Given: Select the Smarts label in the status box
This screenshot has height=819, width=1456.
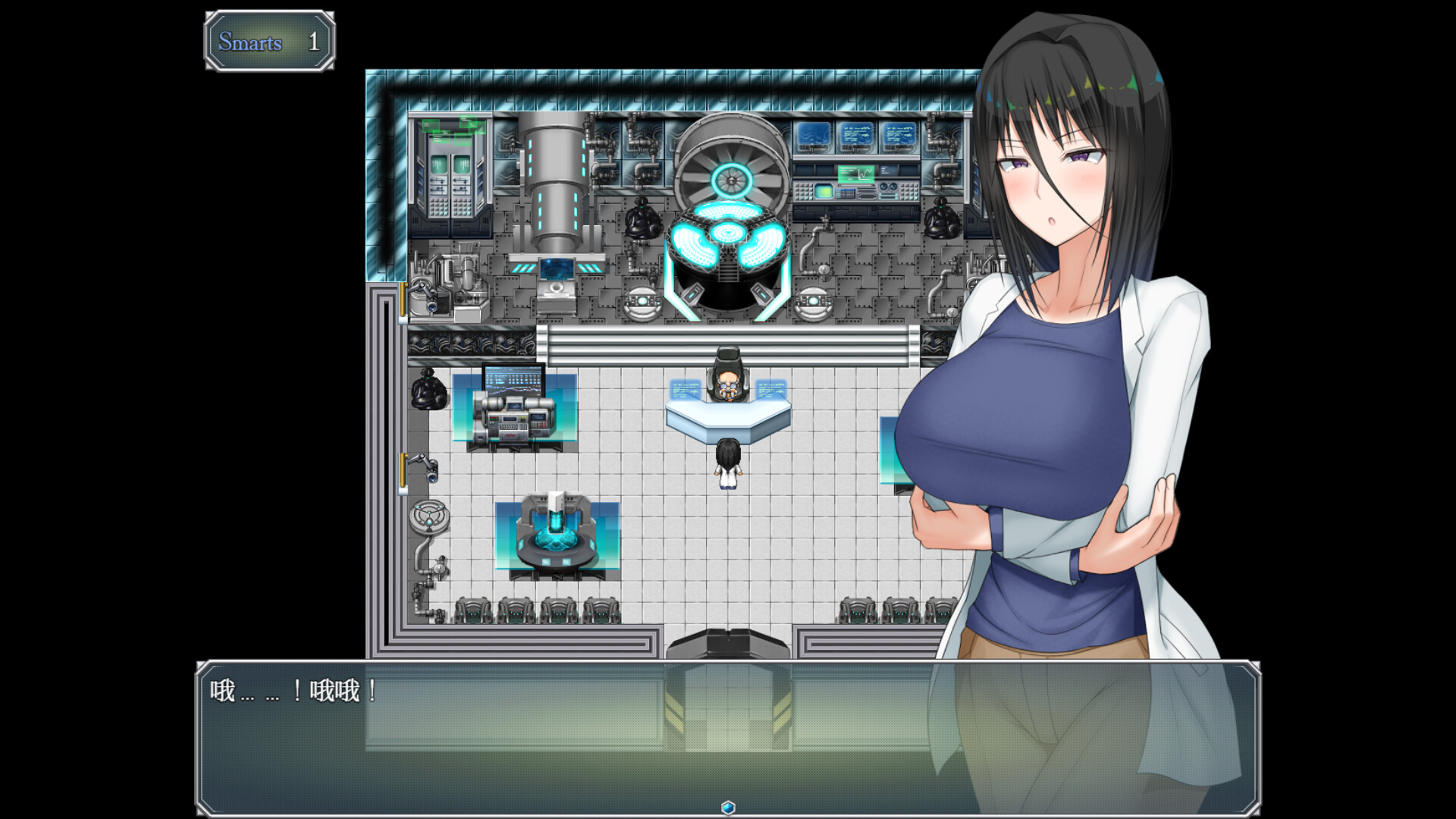Looking at the screenshot, I should pos(250,42).
